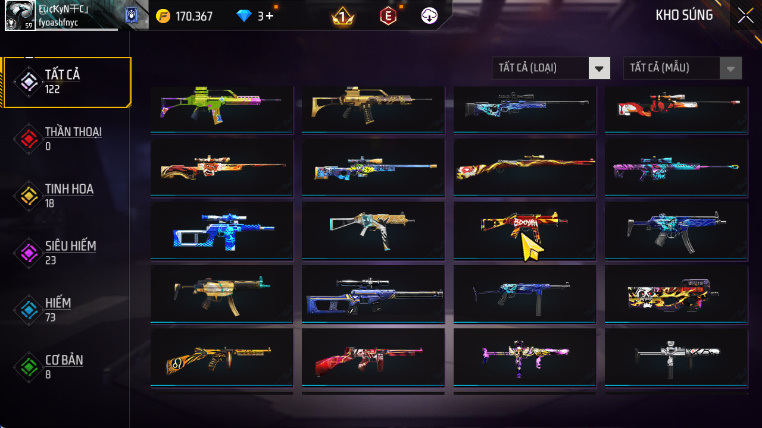Choose the red and white sniper rifle skin
The width and height of the screenshot is (762, 428).
(676, 106)
